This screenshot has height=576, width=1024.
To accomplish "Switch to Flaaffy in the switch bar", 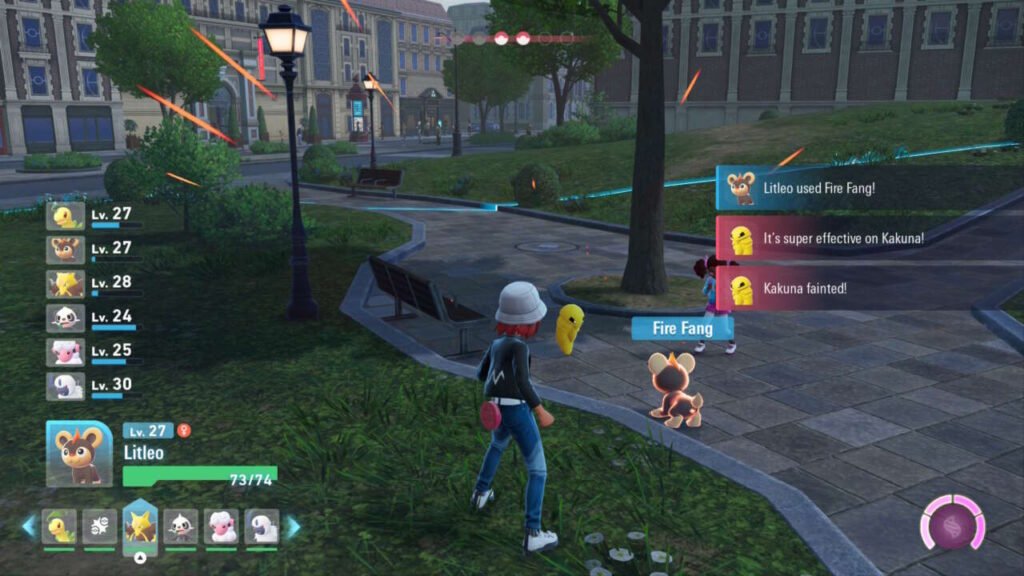I will 221,526.
